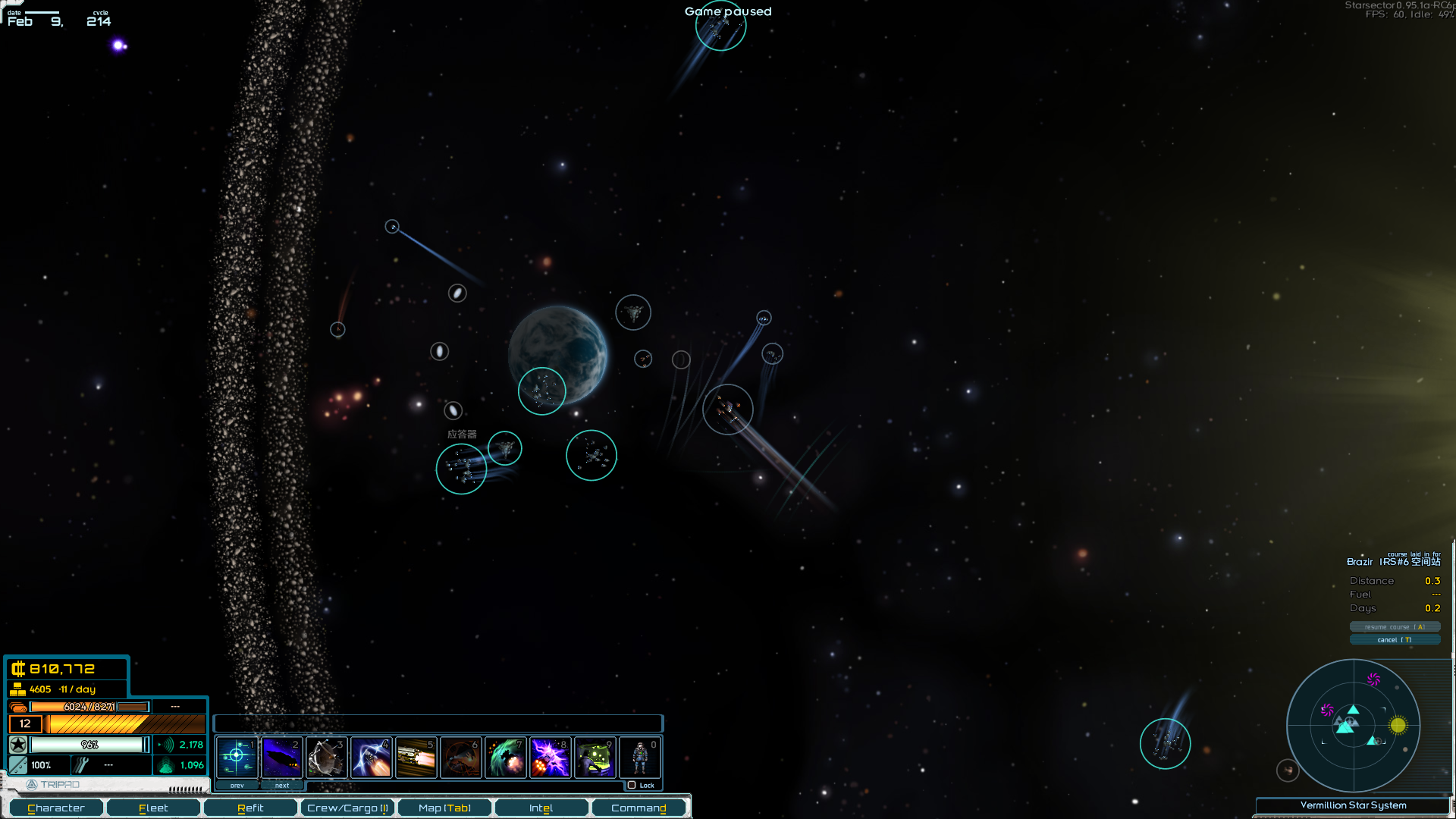Open the Character screen
Screen dimensions: 1456x819
pyautogui.click(x=56, y=808)
